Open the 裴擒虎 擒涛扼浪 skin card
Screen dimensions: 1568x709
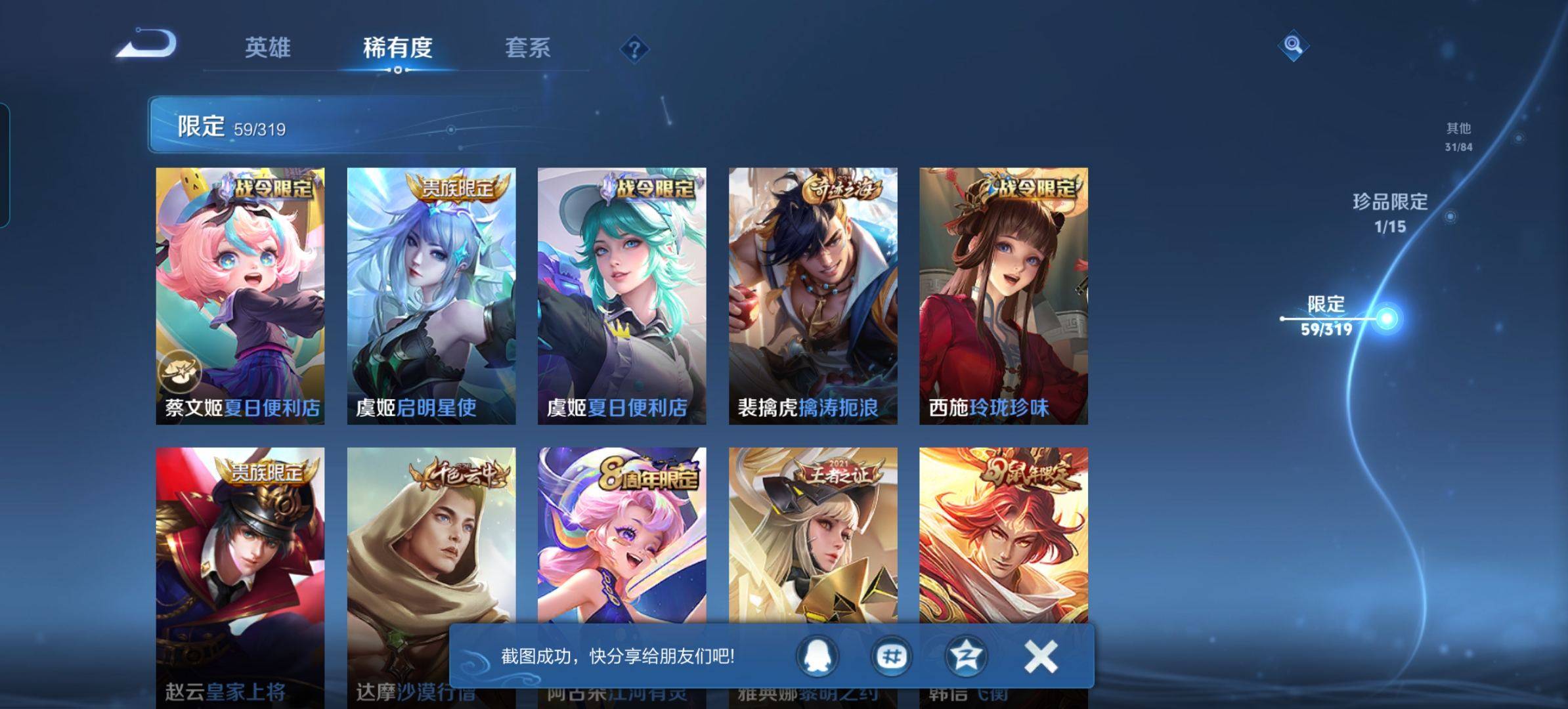tap(813, 295)
